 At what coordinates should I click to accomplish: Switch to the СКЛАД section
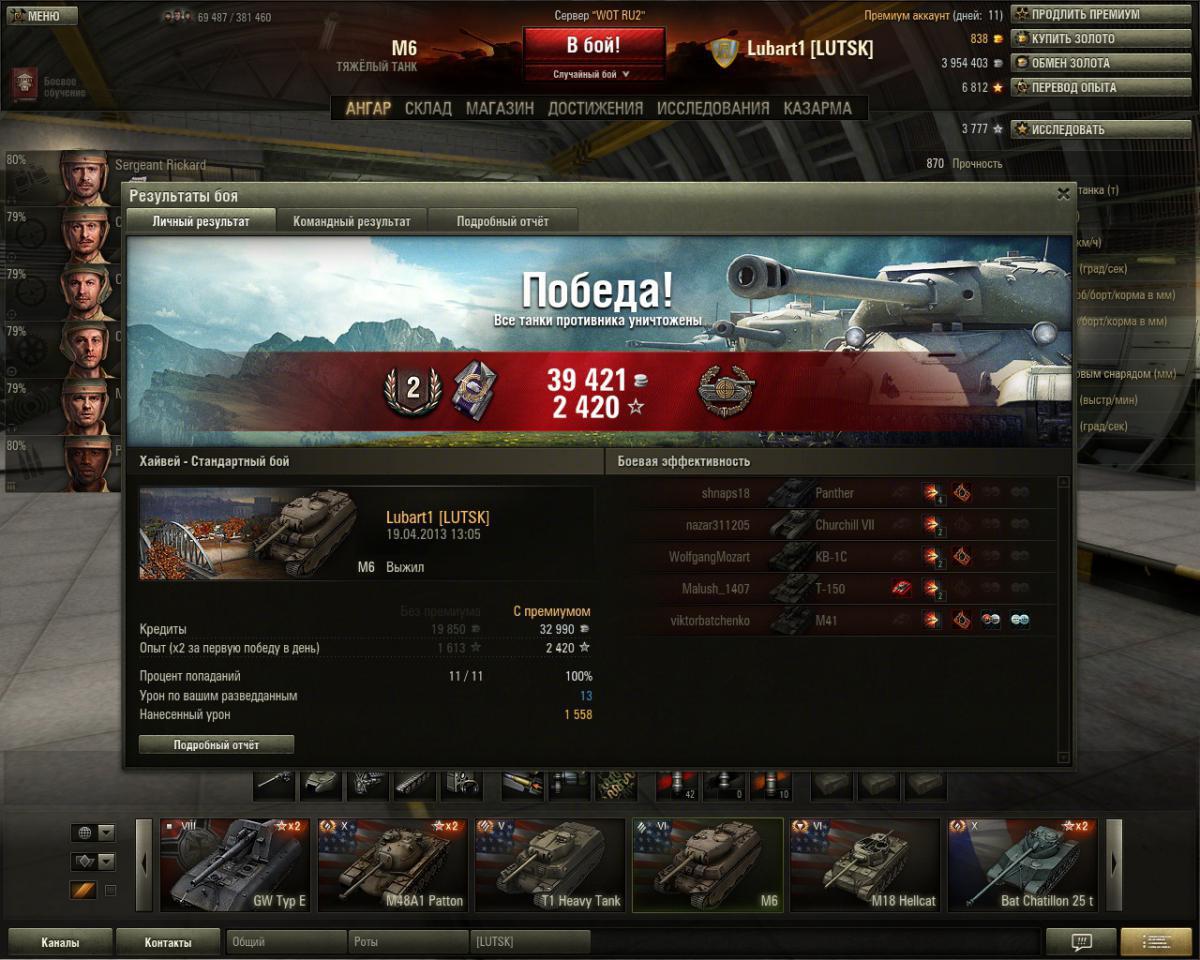point(428,108)
